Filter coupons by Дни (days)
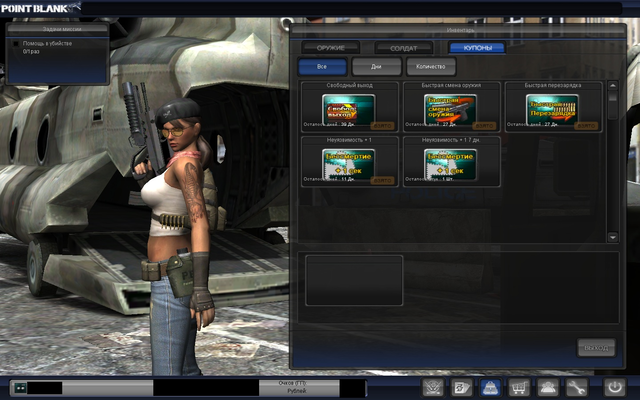The height and width of the screenshot is (400, 640). click(x=377, y=67)
